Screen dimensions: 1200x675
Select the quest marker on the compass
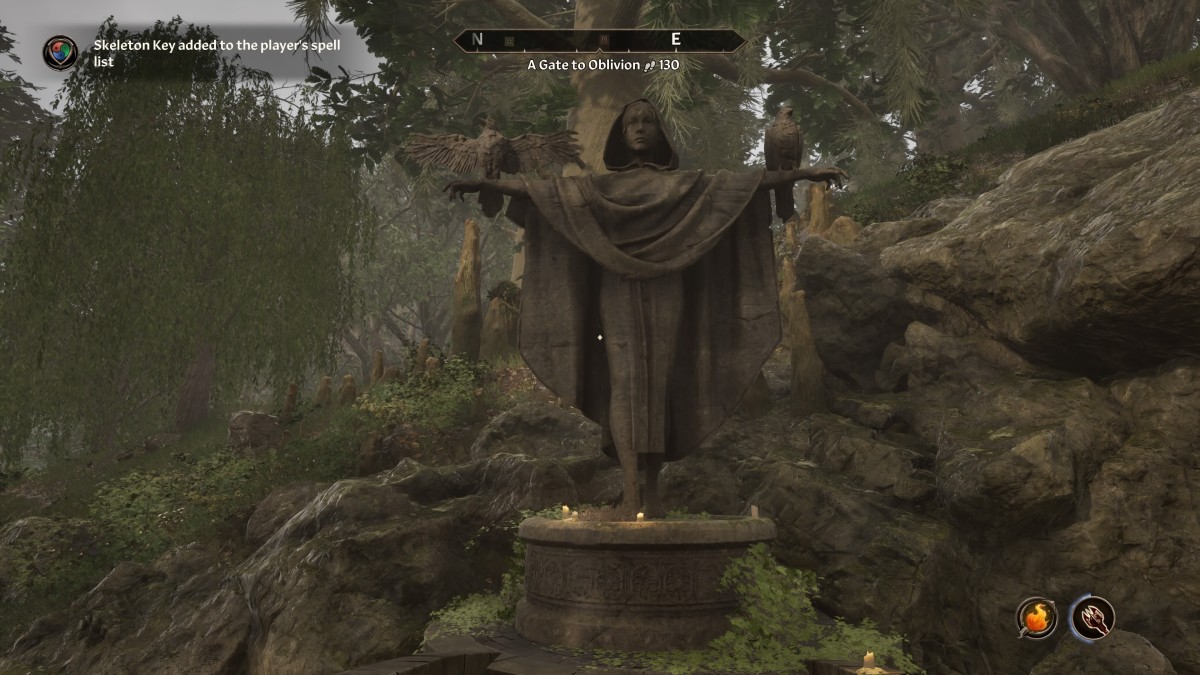coord(604,41)
